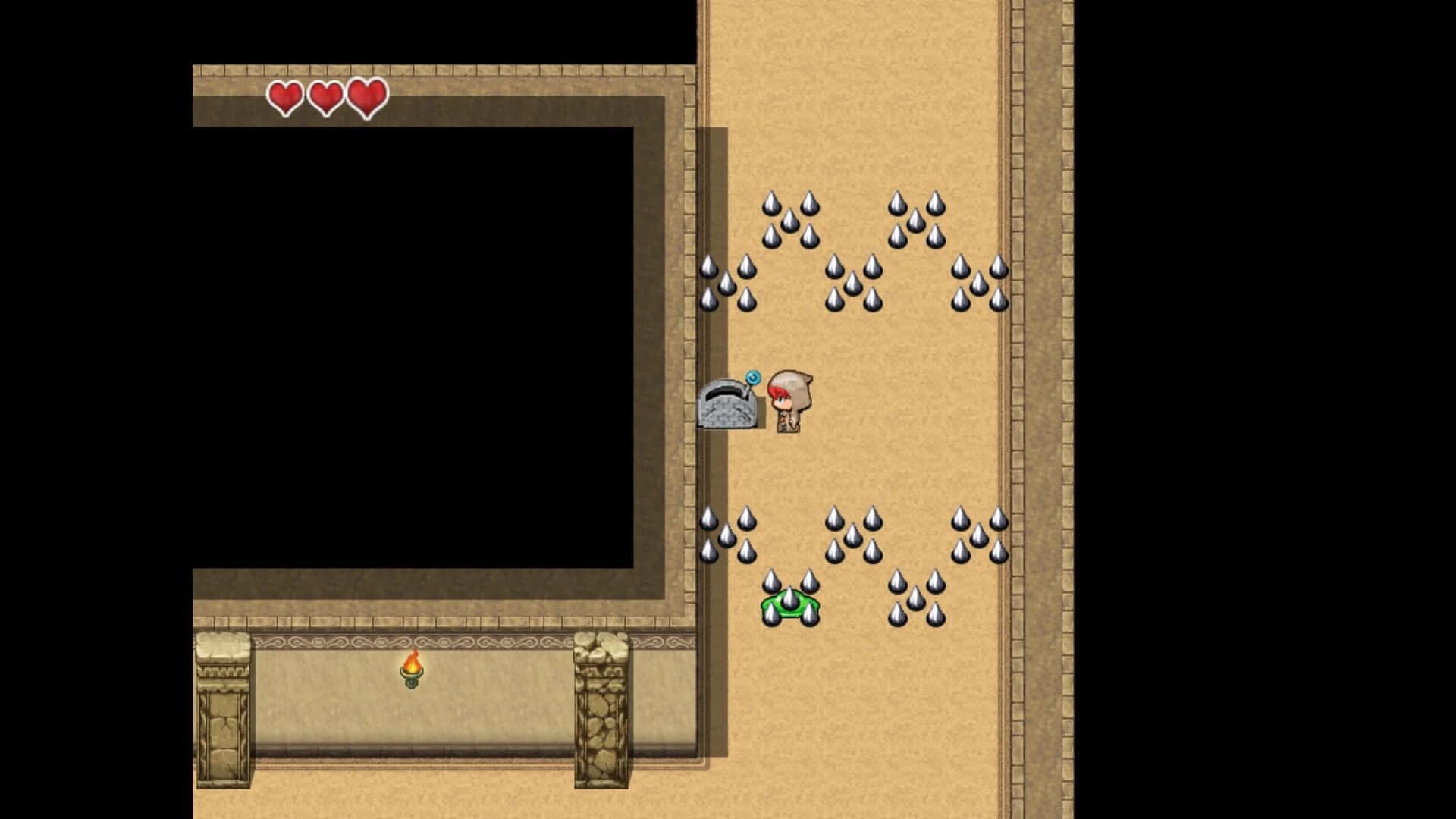Click the middle heart in the health bar
Image resolution: width=1456 pixels, height=819 pixels.
point(325,97)
